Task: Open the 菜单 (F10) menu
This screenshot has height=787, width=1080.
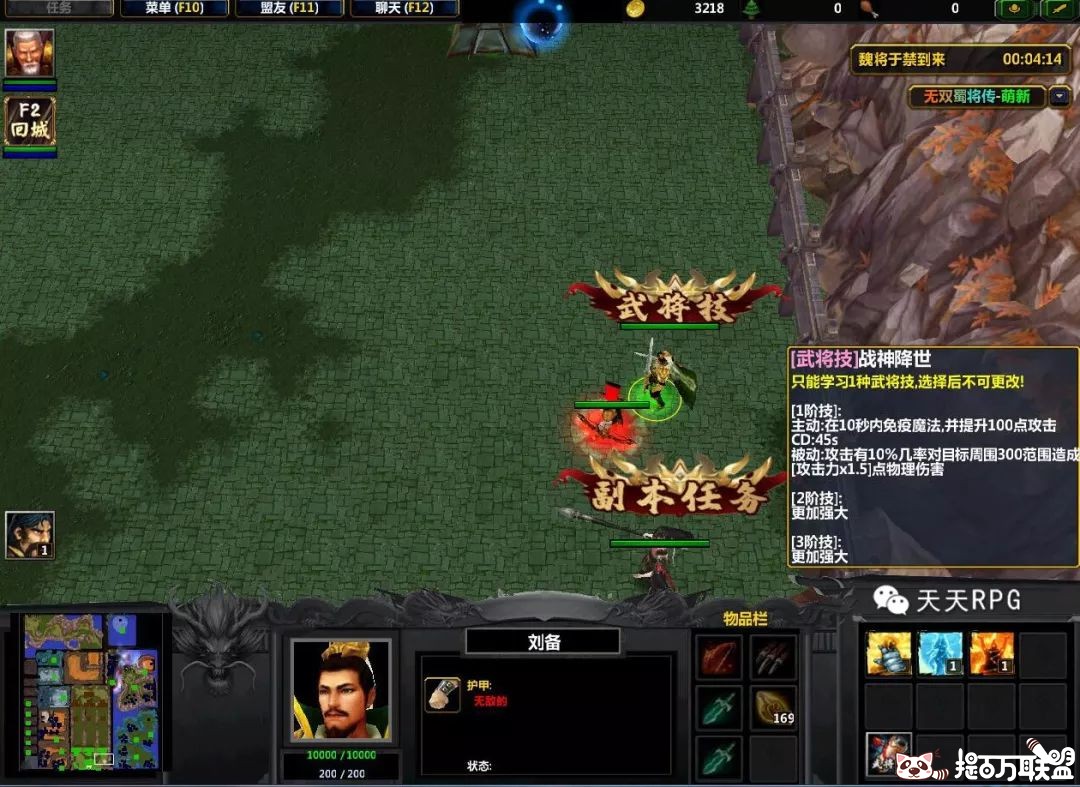Action: click(x=173, y=8)
